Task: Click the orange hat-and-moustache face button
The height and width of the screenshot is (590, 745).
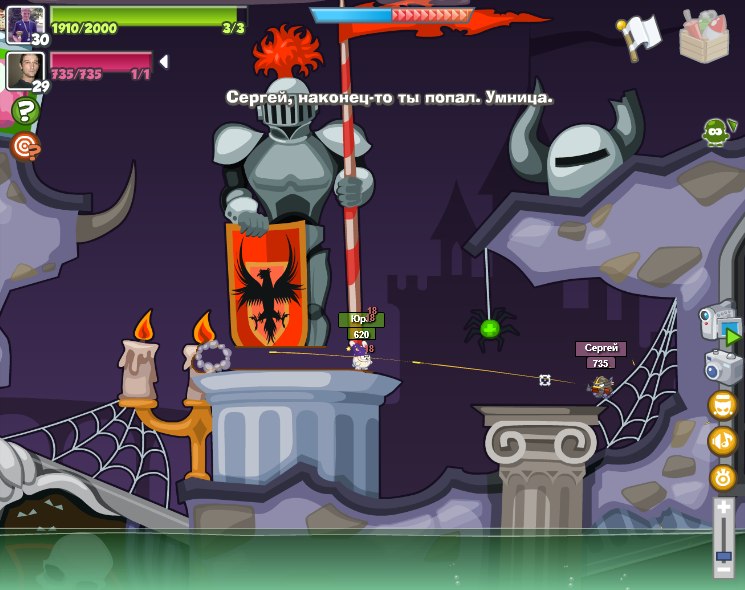Action: pos(722,405)
